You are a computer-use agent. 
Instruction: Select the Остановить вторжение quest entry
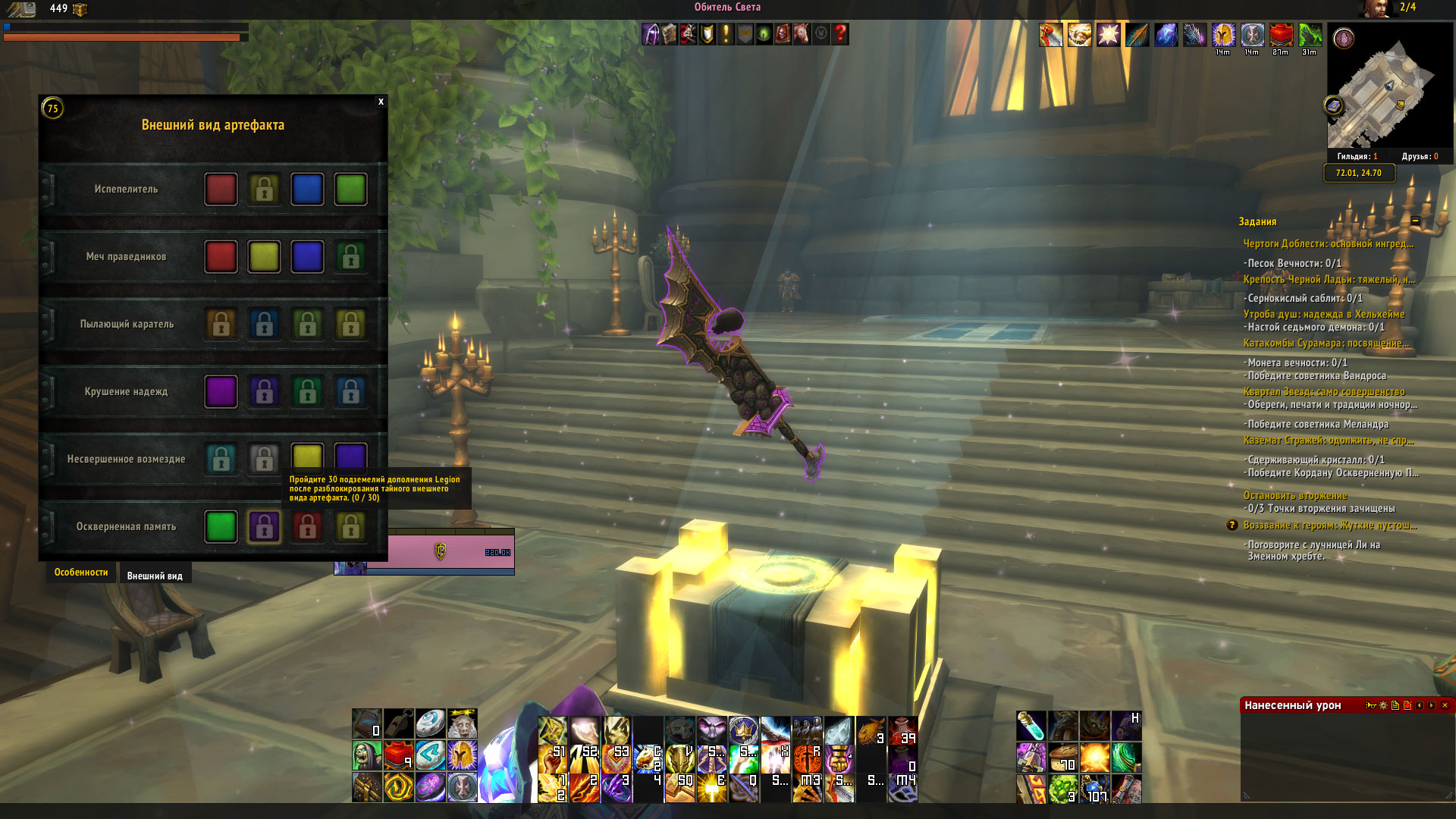(1294, 496)
